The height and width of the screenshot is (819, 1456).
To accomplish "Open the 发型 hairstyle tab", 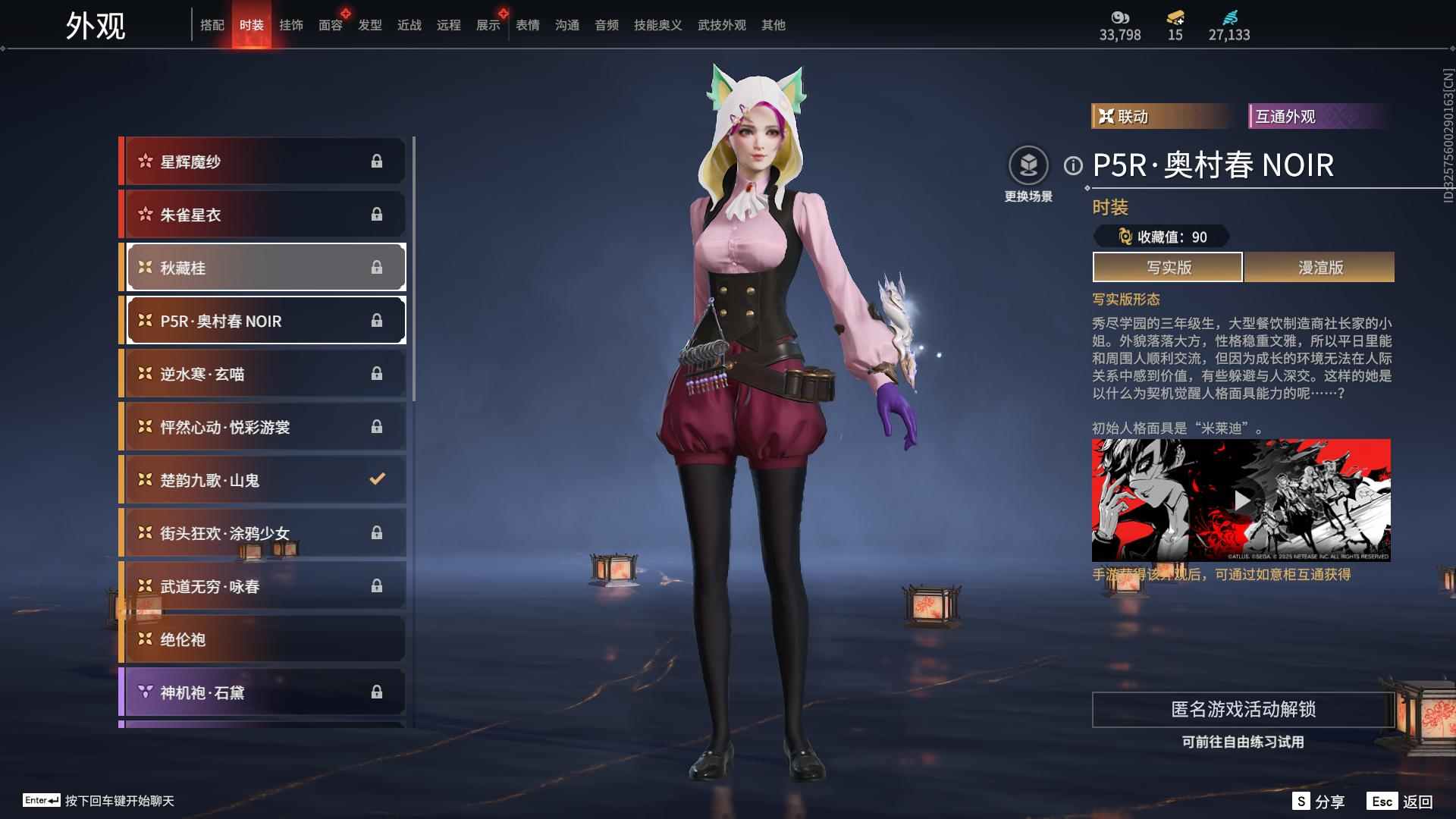I will 369,25.
